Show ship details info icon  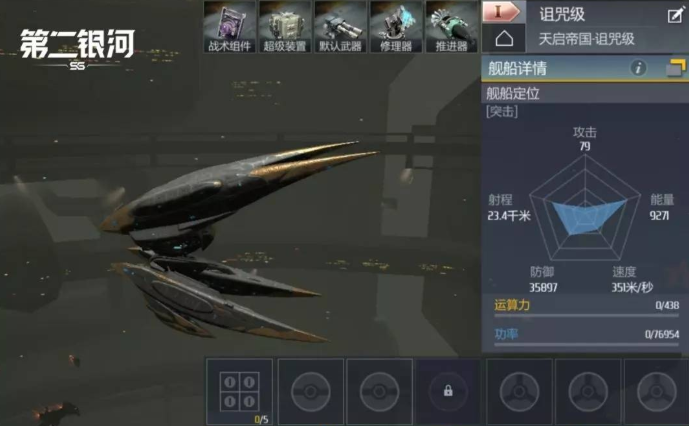[x=638, y=68]
